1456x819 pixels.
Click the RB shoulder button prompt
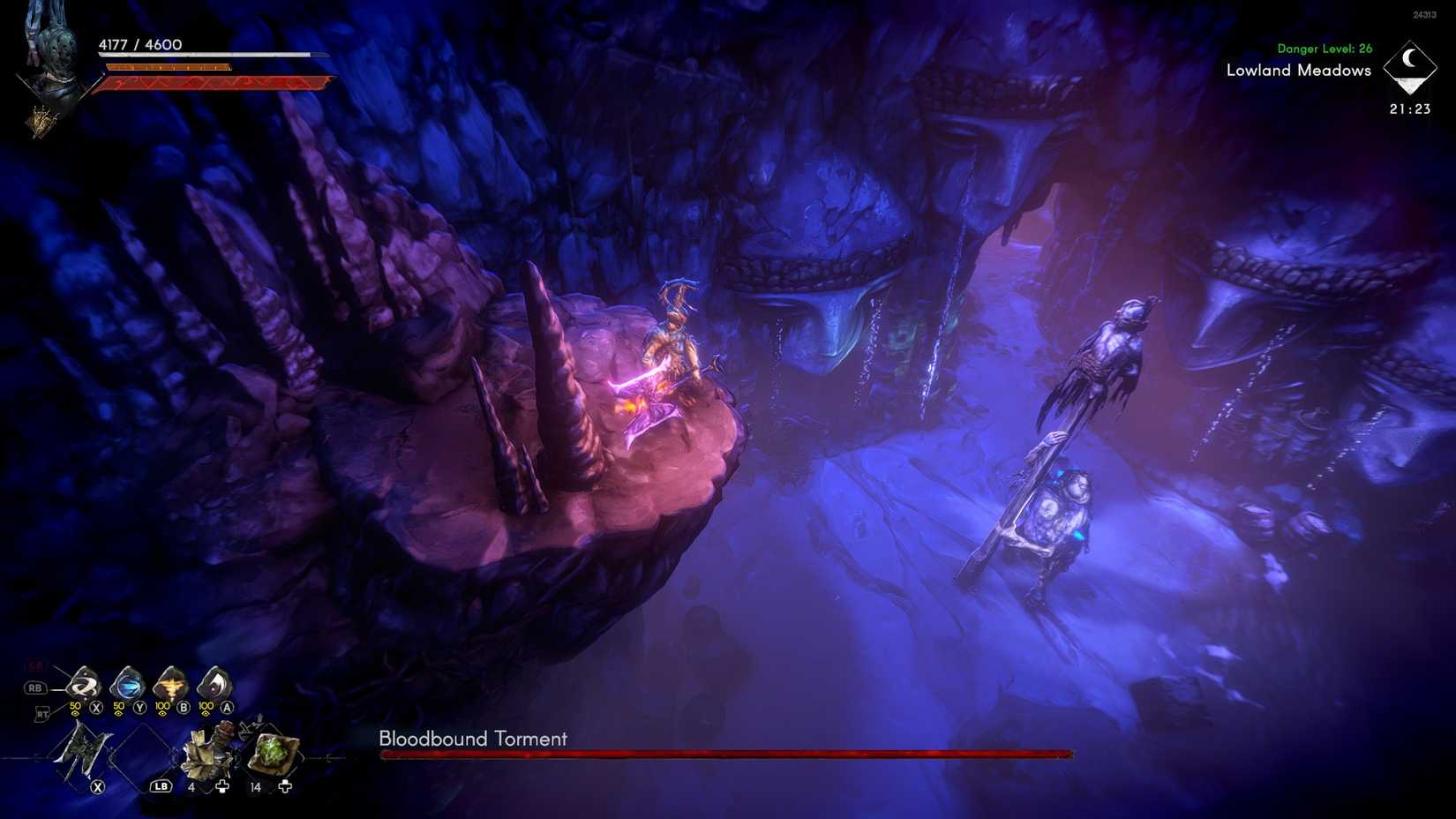[x=34, y=688]
